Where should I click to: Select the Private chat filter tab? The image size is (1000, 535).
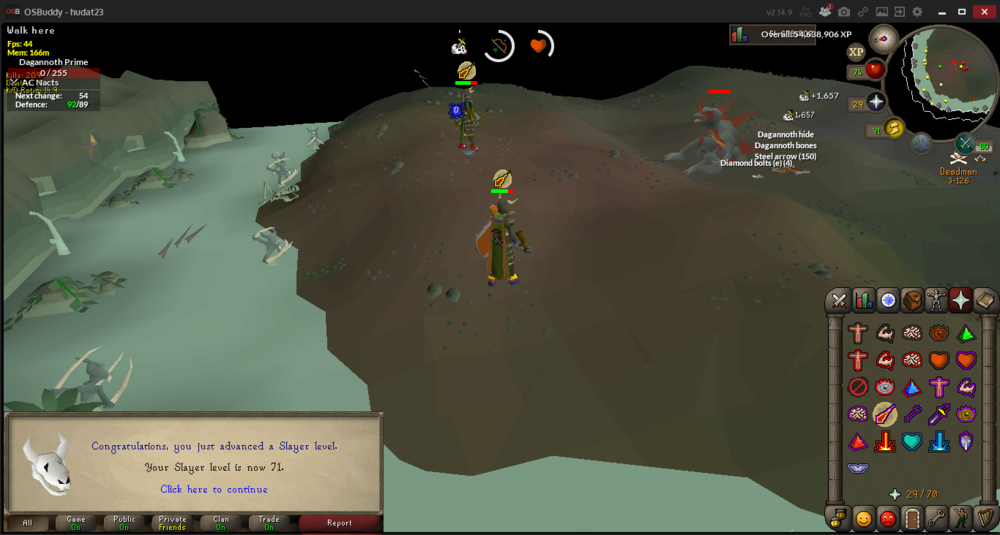tap(172, 522)
